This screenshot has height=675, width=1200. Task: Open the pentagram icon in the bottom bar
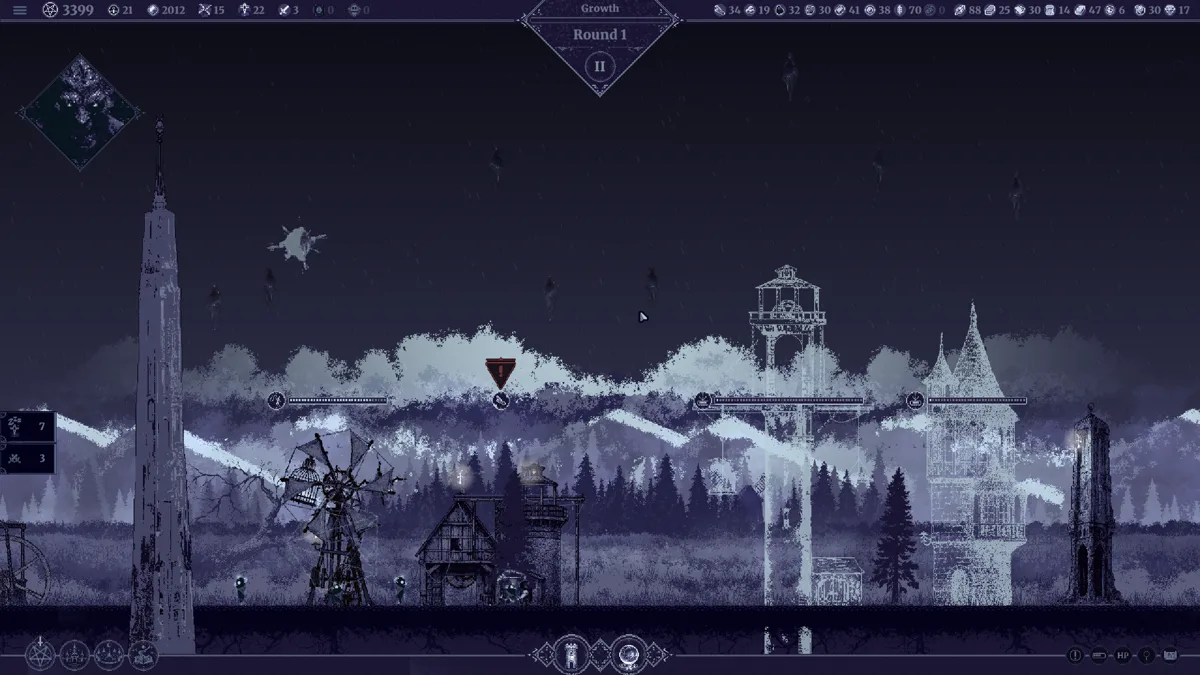(40, 655)
